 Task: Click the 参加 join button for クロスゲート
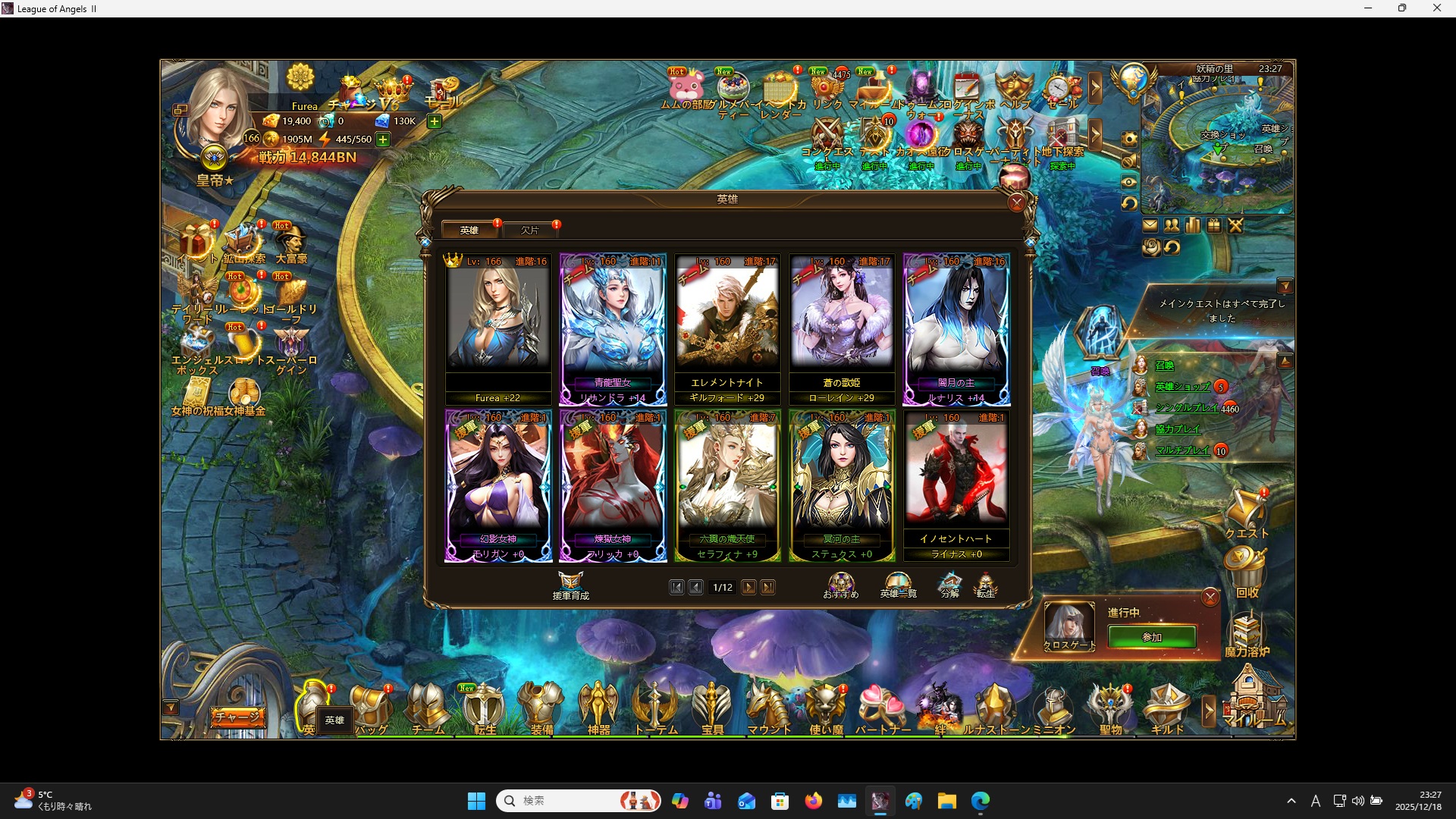pyautogui.click(x=1151, y=637)
